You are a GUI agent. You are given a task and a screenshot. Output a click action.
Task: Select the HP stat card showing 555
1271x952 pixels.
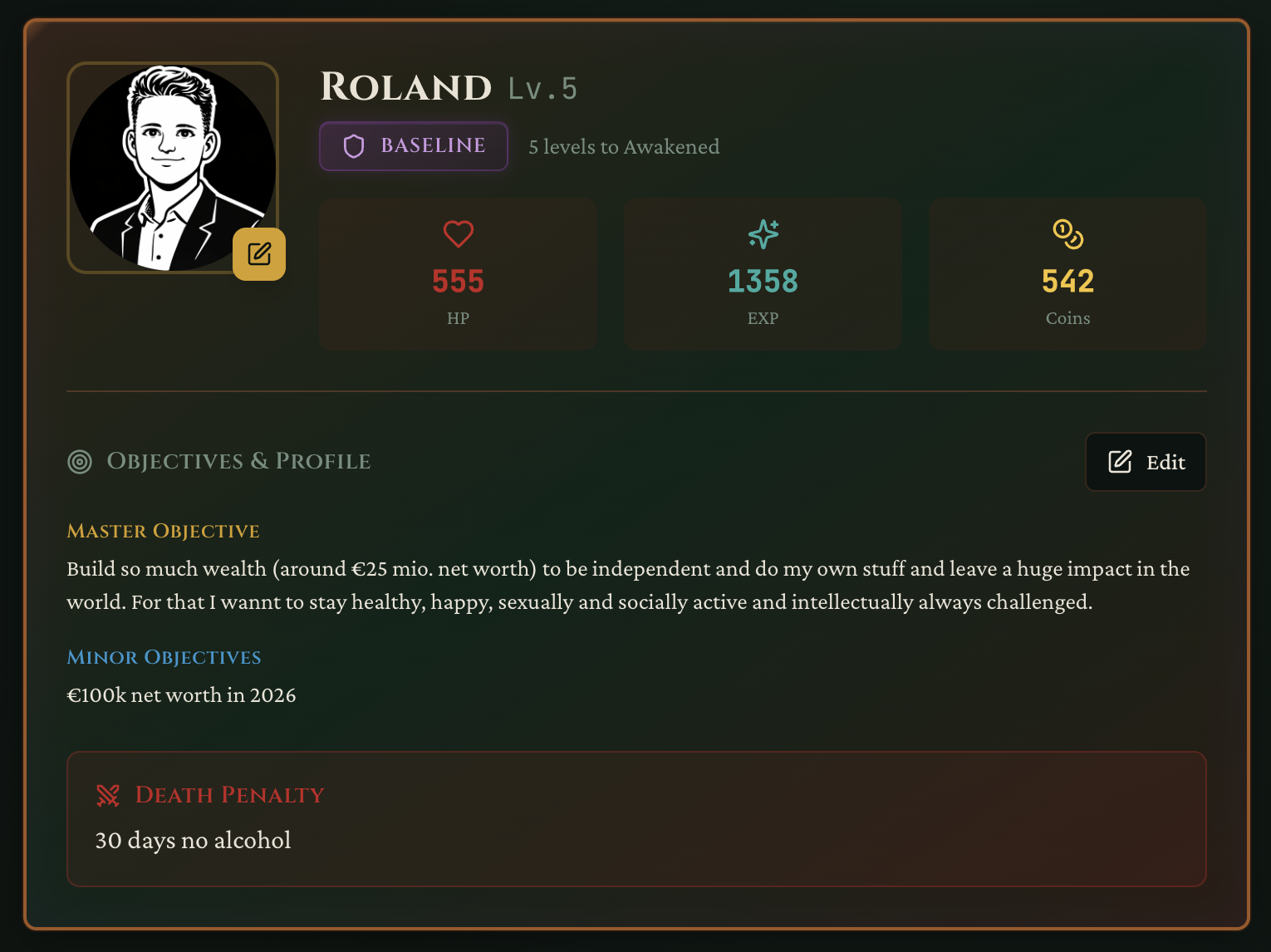click(x=458, y=274)
